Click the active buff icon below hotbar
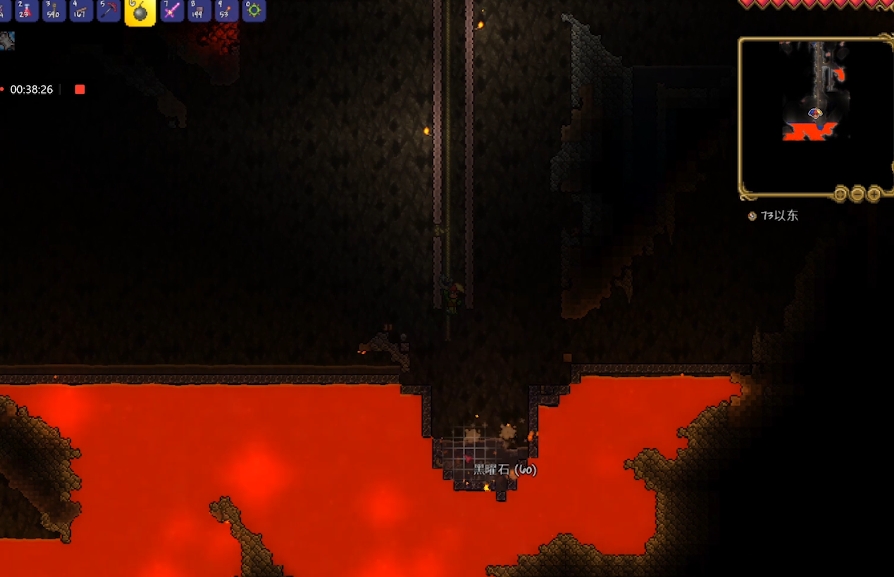The width and height of the screenshot is (894, 577). 7,41
